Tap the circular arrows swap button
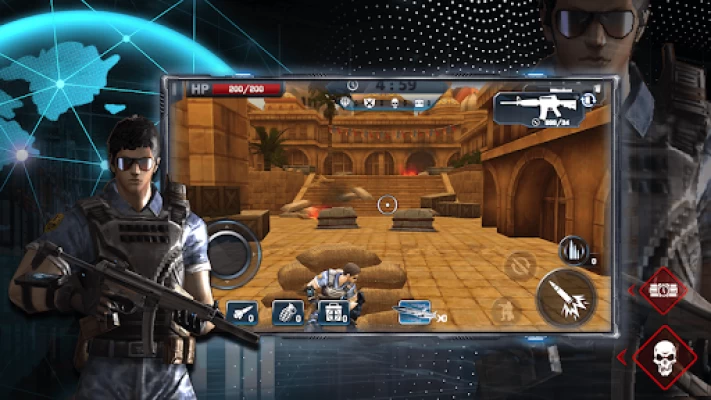Screen dimensions: 711x400 [x=520, y=265]
